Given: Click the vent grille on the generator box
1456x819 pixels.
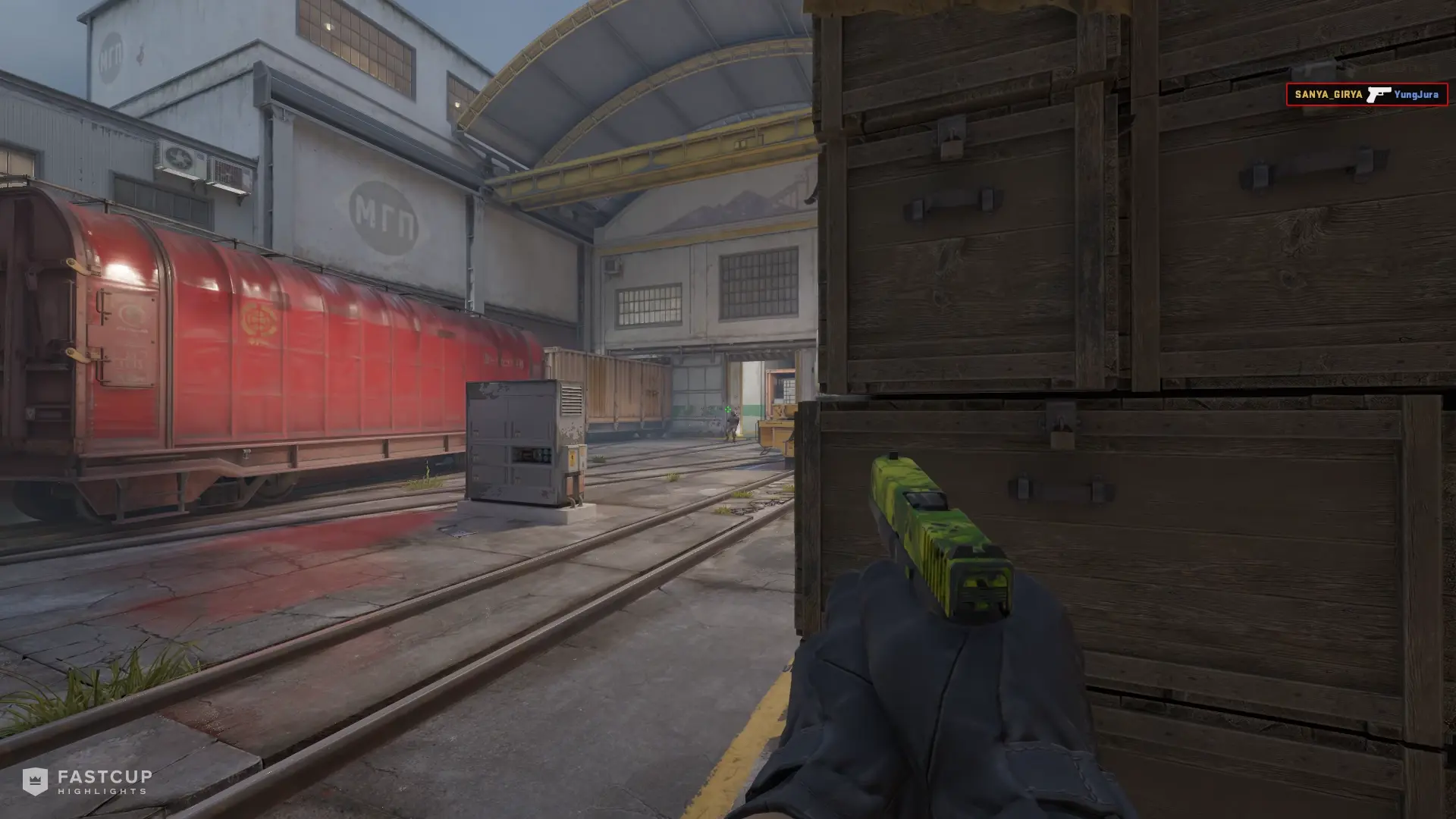Looking at the screenshot, I should point(570,400).
